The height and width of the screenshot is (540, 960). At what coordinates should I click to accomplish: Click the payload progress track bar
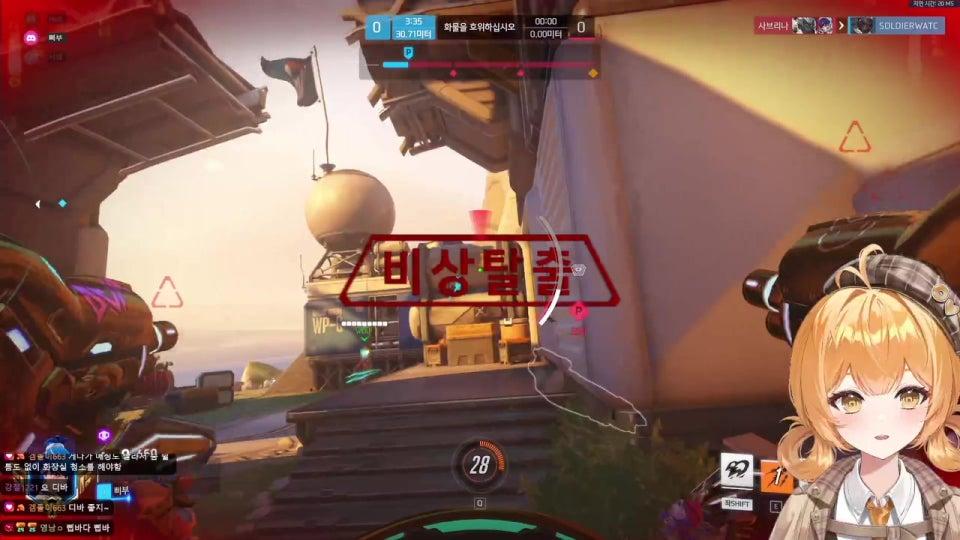click(x=490, y=64)
